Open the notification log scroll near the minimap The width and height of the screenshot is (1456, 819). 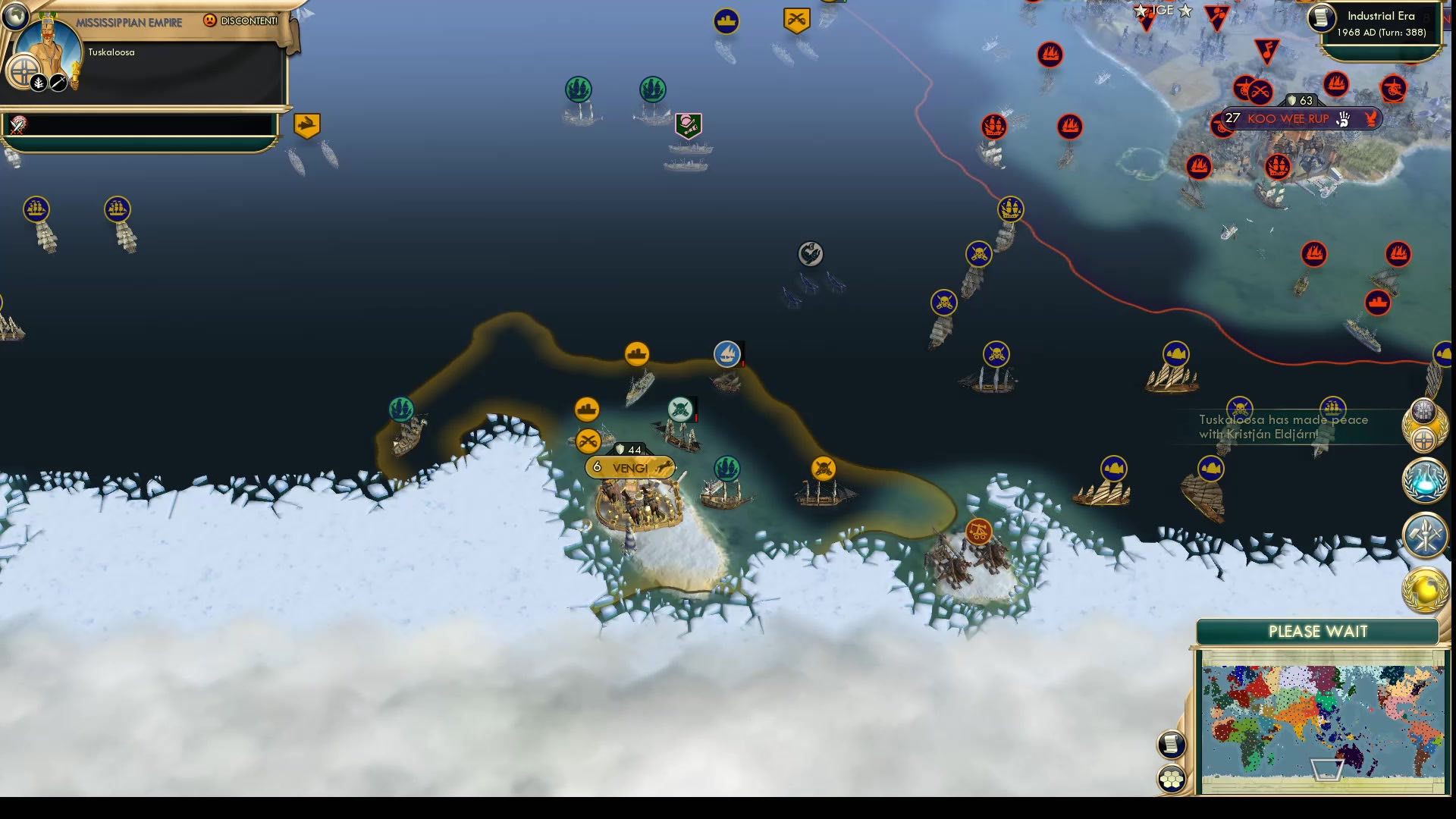point(1172,745)
